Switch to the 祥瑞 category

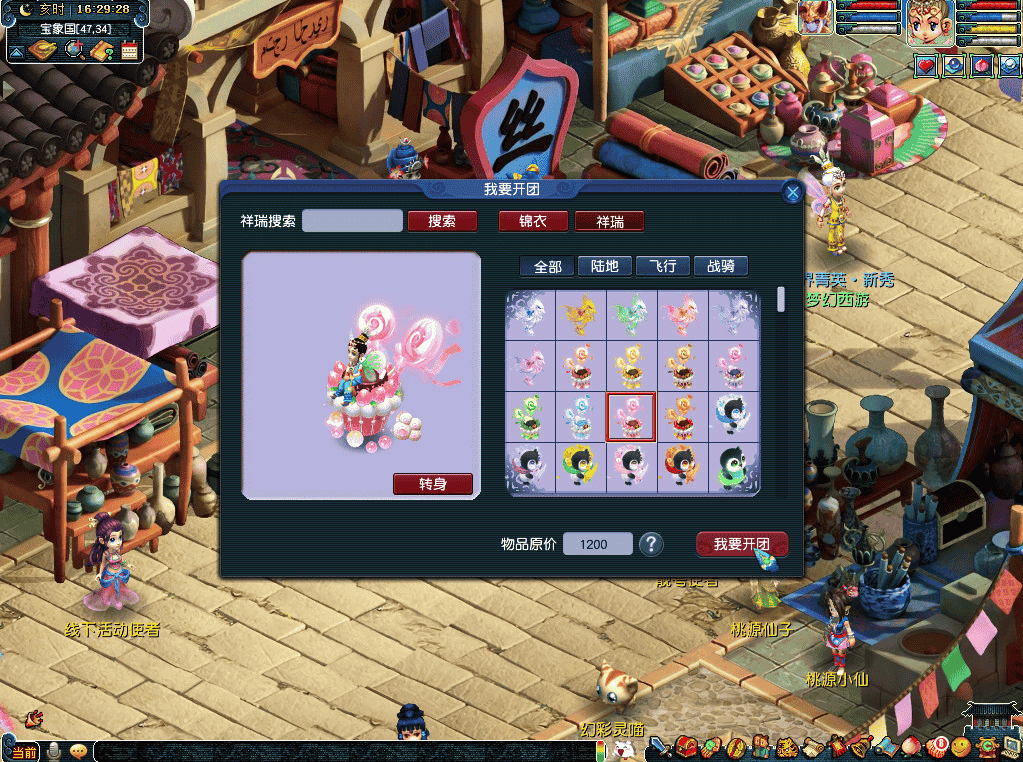(x=609, y=221)
